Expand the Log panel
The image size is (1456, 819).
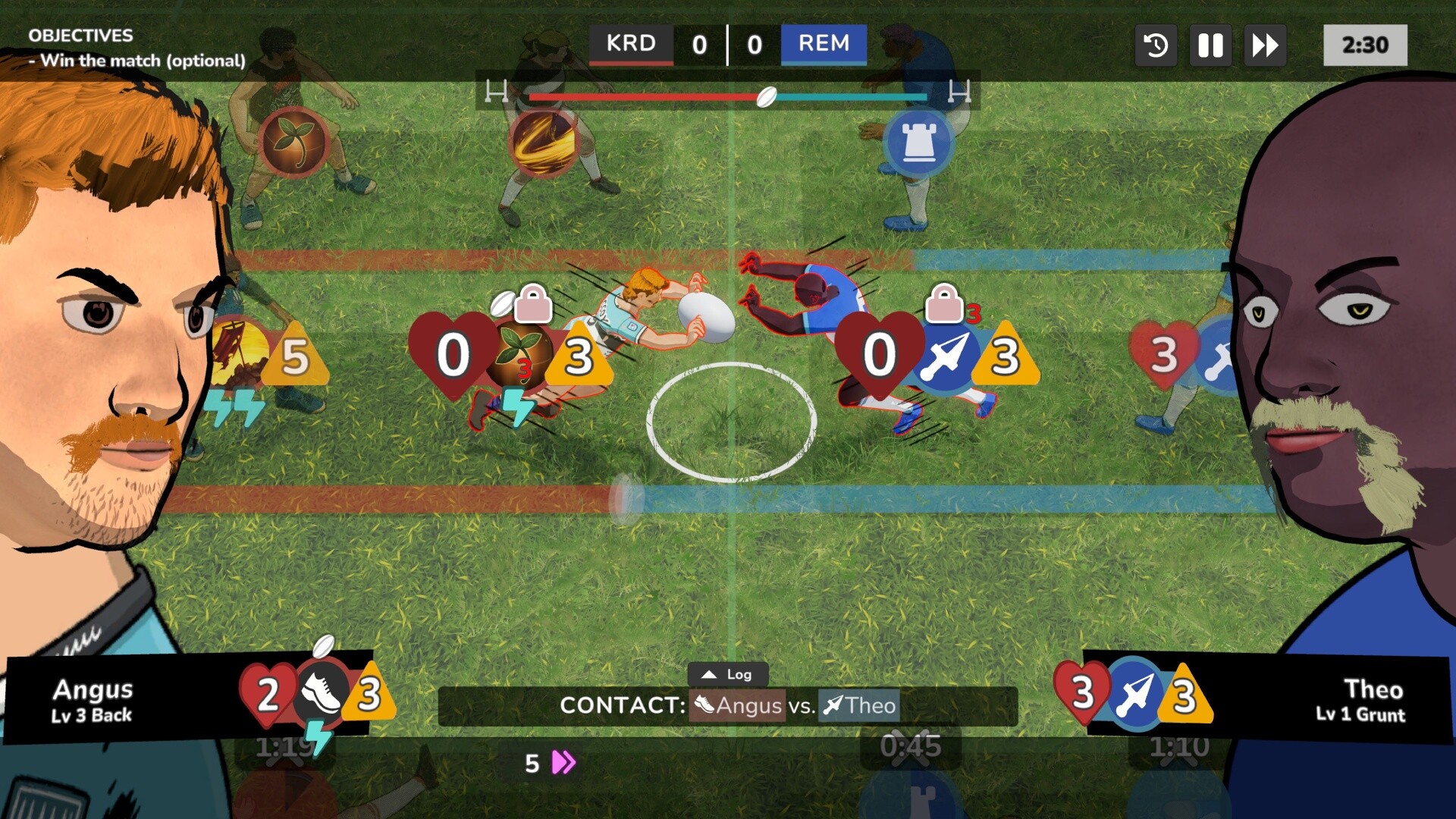(730, 673)
